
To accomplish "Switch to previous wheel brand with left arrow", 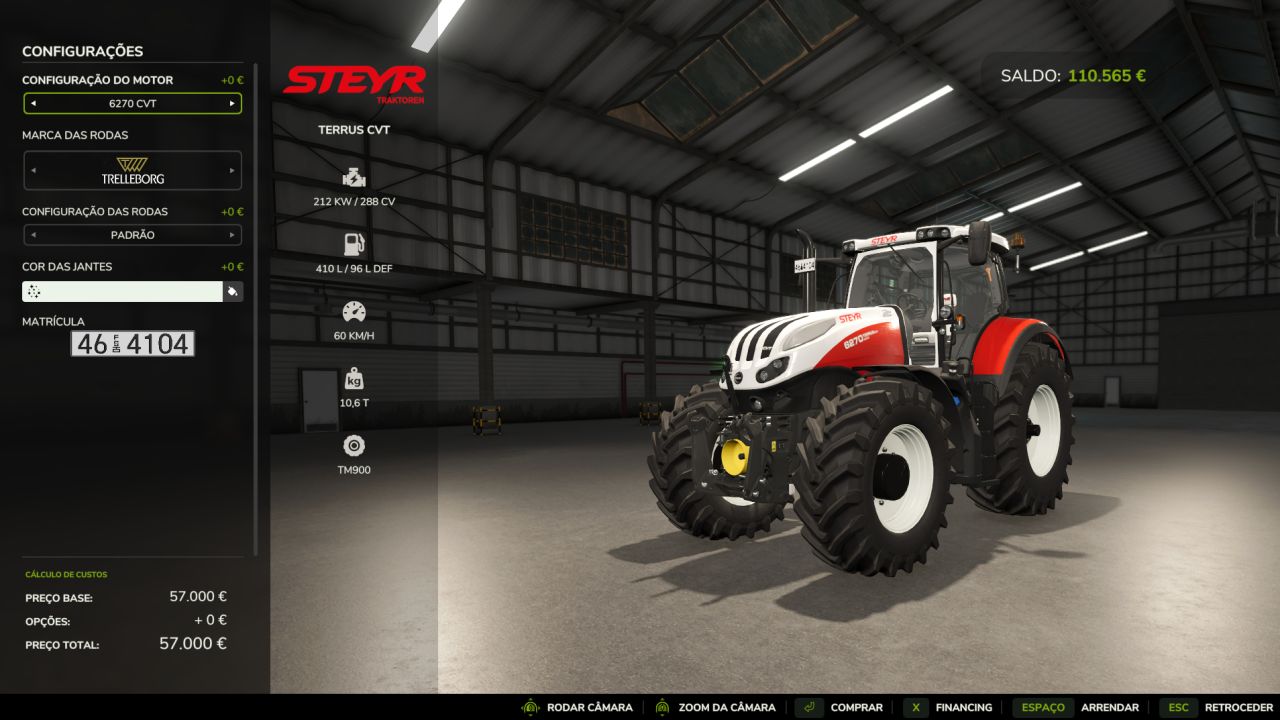I will click(33, 170).
